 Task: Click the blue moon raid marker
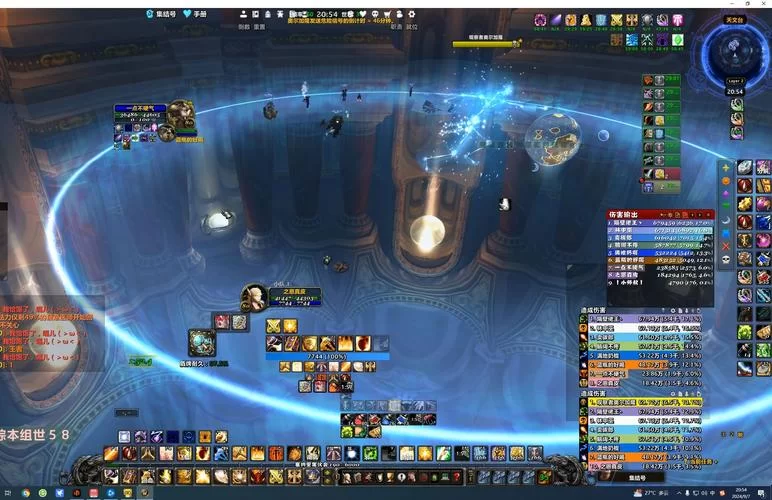tap(726, 219)
